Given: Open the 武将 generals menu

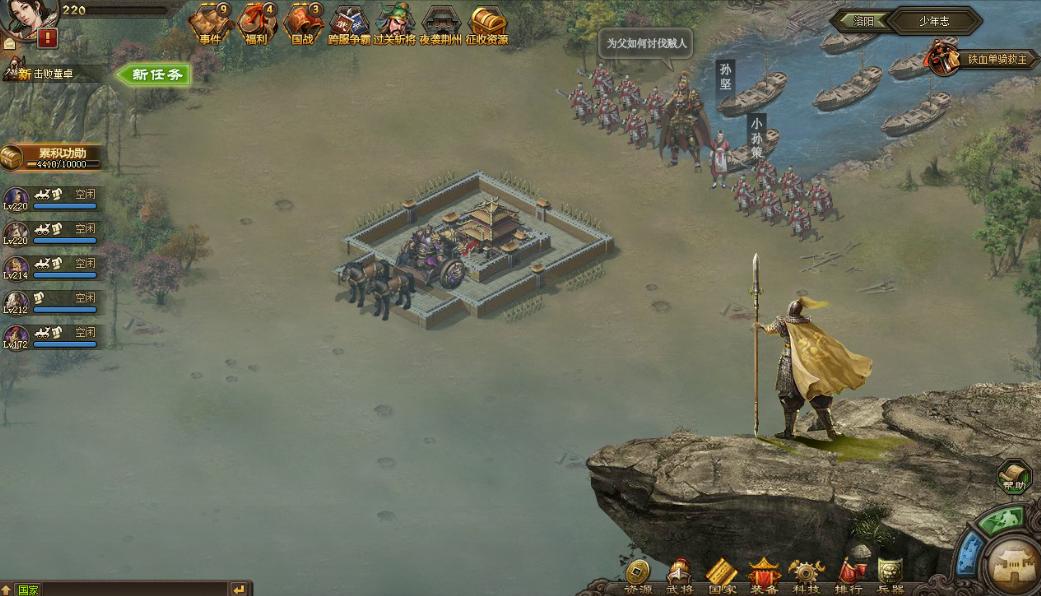Looking at the screenshot, I should (679, 575).
